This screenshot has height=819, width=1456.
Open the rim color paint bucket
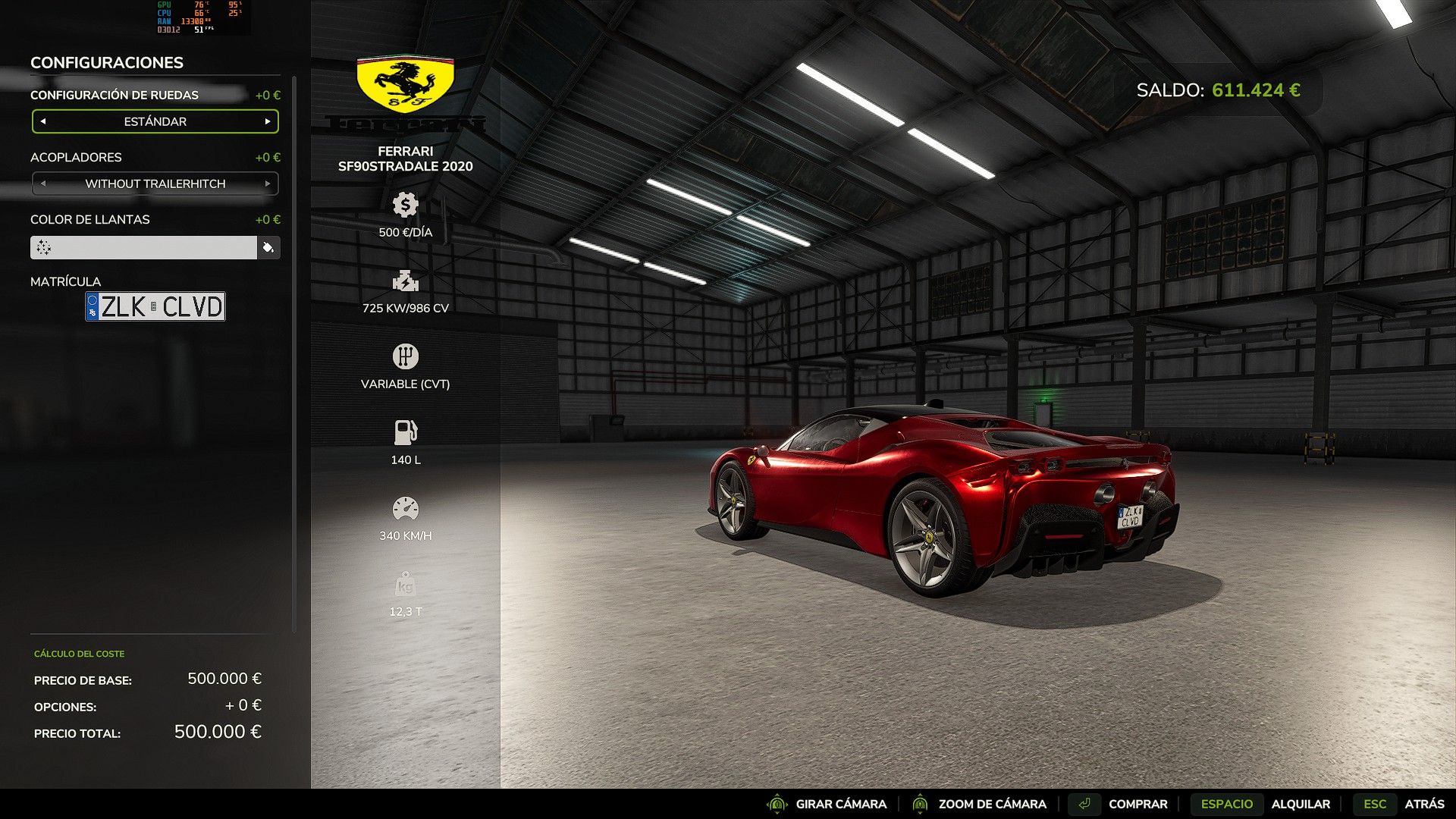pyautogui.click(x=268, y=247)
